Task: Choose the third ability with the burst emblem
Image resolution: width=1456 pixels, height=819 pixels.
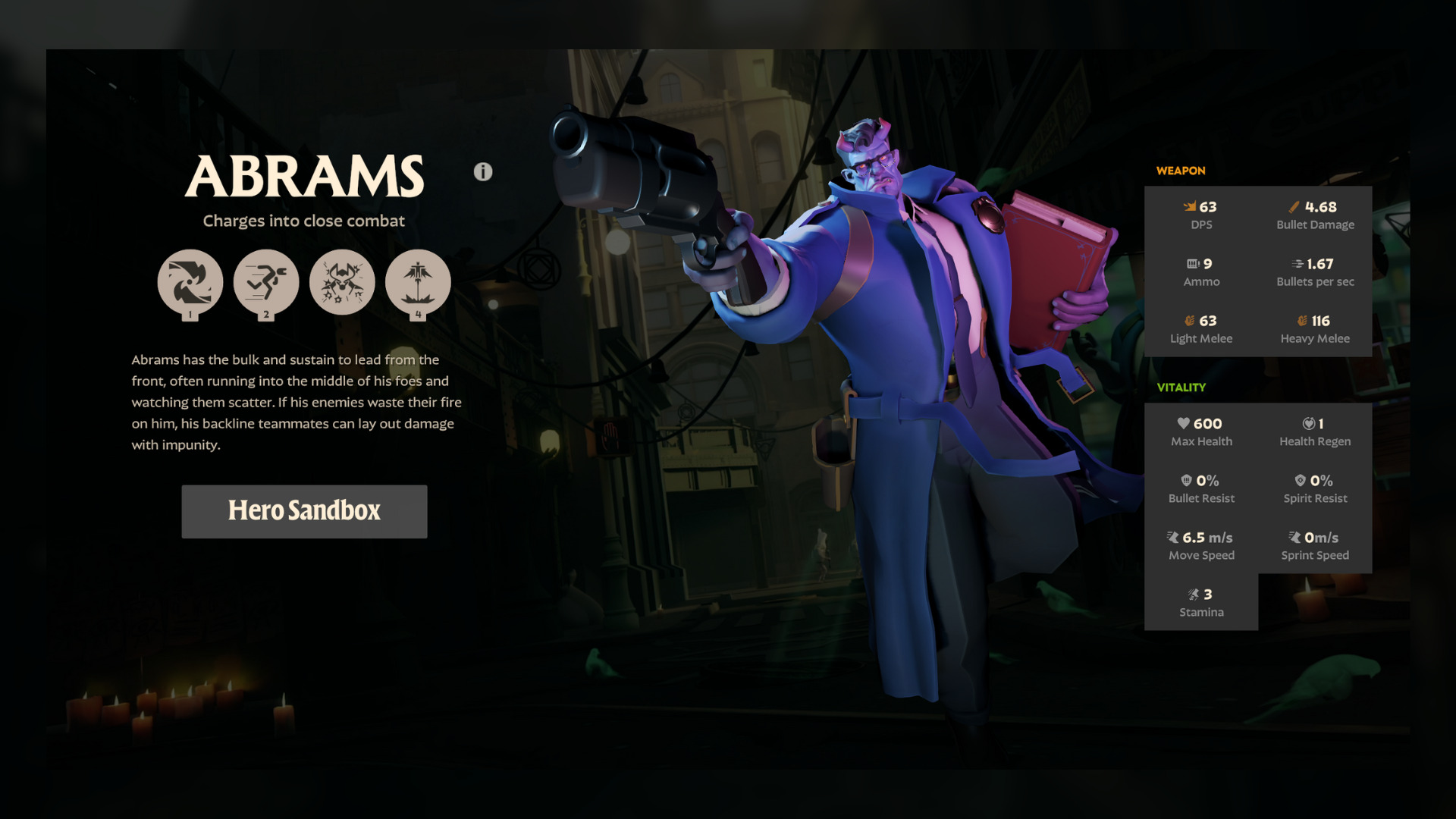Action: [x=342, y=282]
